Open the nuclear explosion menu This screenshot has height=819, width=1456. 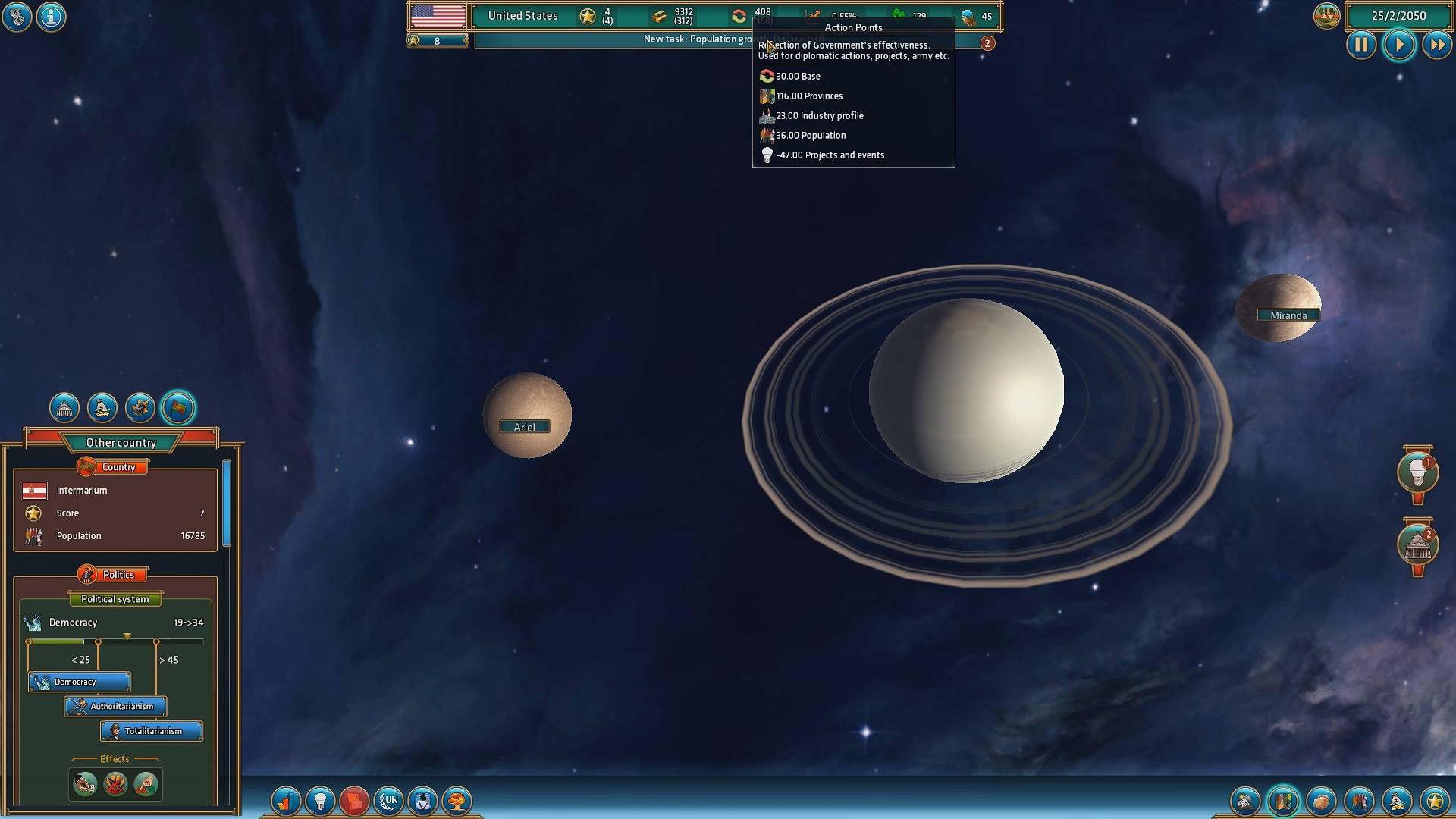[457, 800]
